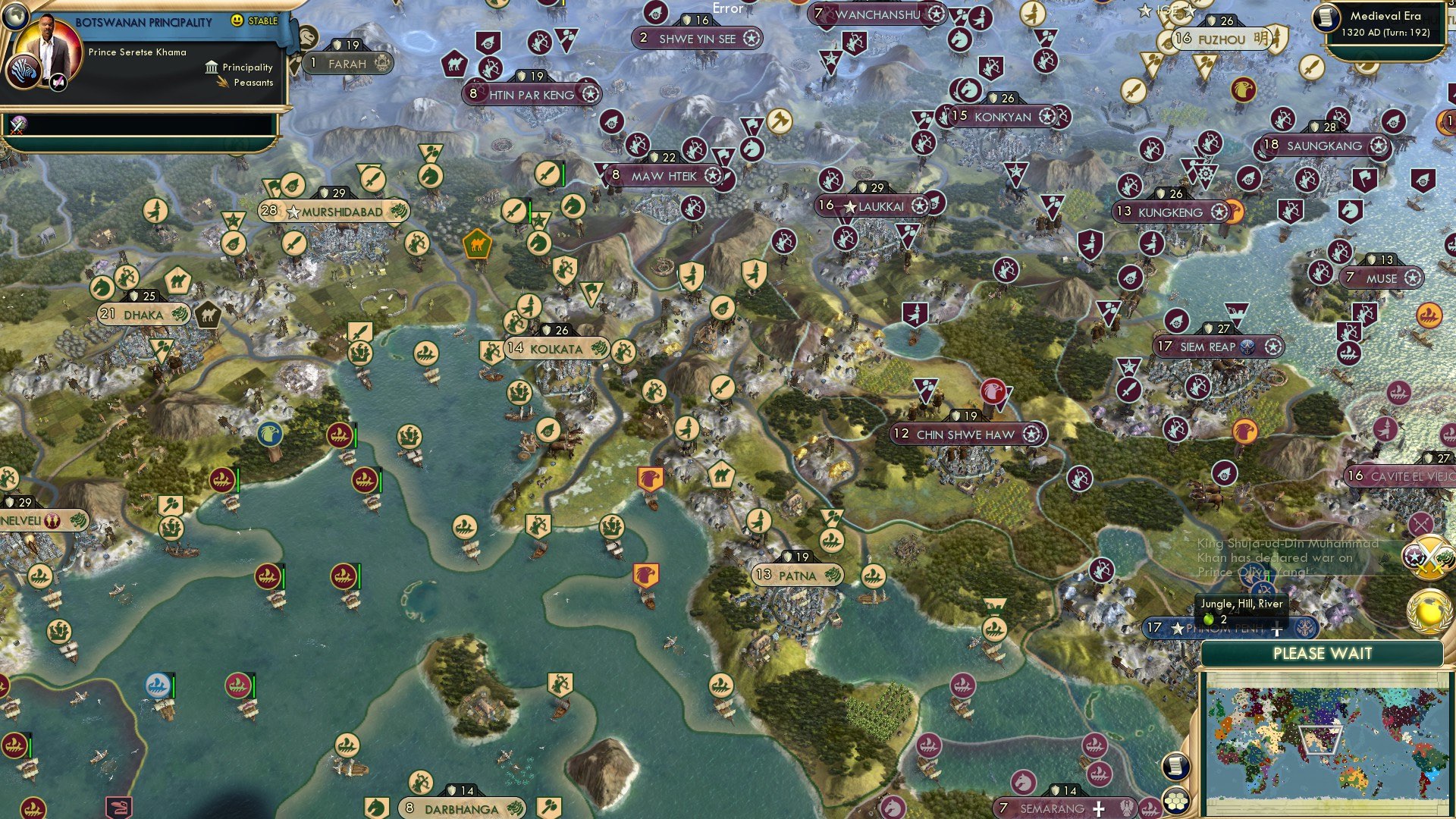Expand Phnom Penh's banner with the plus sign
The height and width of the screenshot is (819, 1456).
coord(1277,628)
